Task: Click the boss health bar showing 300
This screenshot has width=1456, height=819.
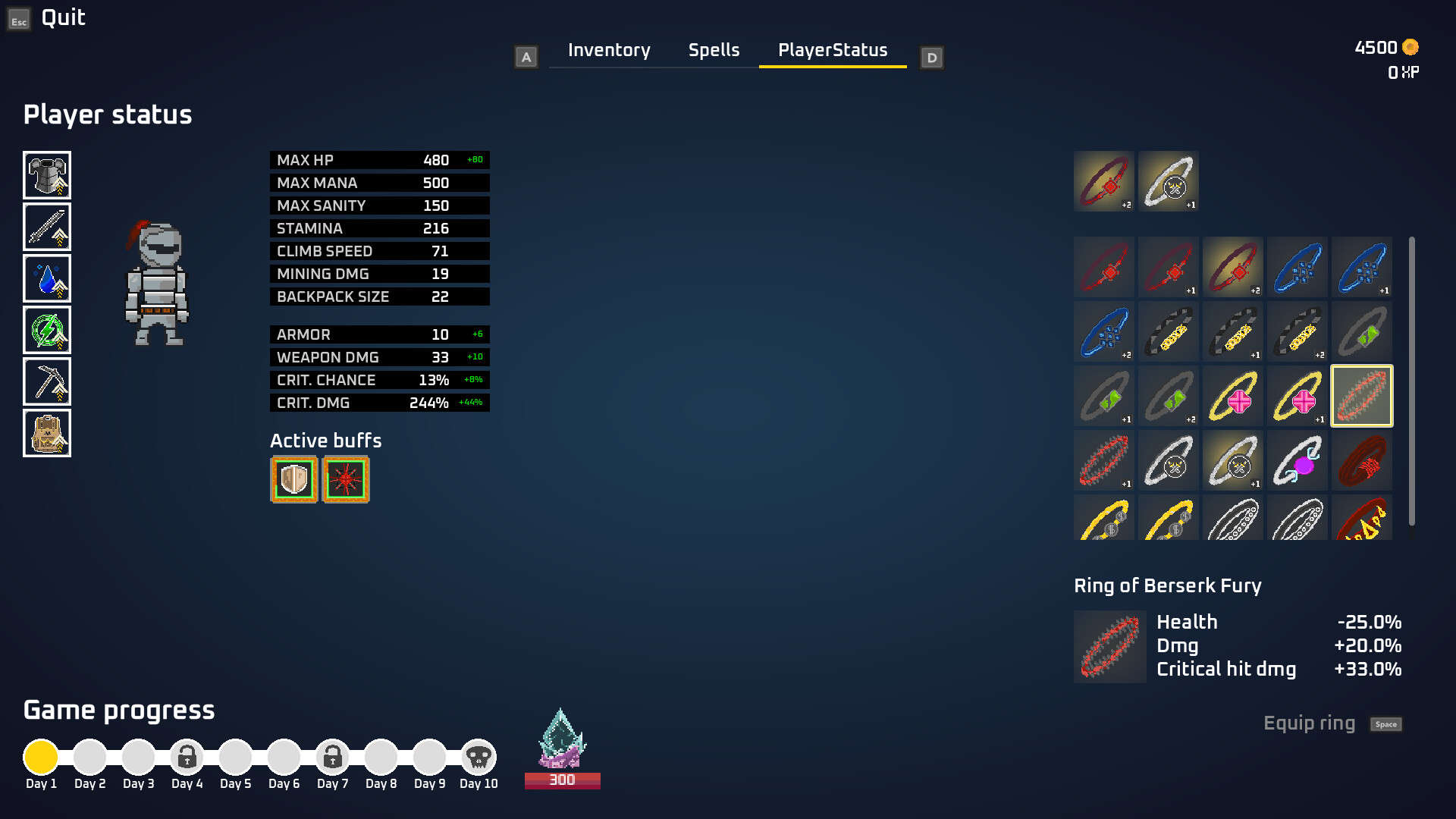Action: click(x=562, y=779)
